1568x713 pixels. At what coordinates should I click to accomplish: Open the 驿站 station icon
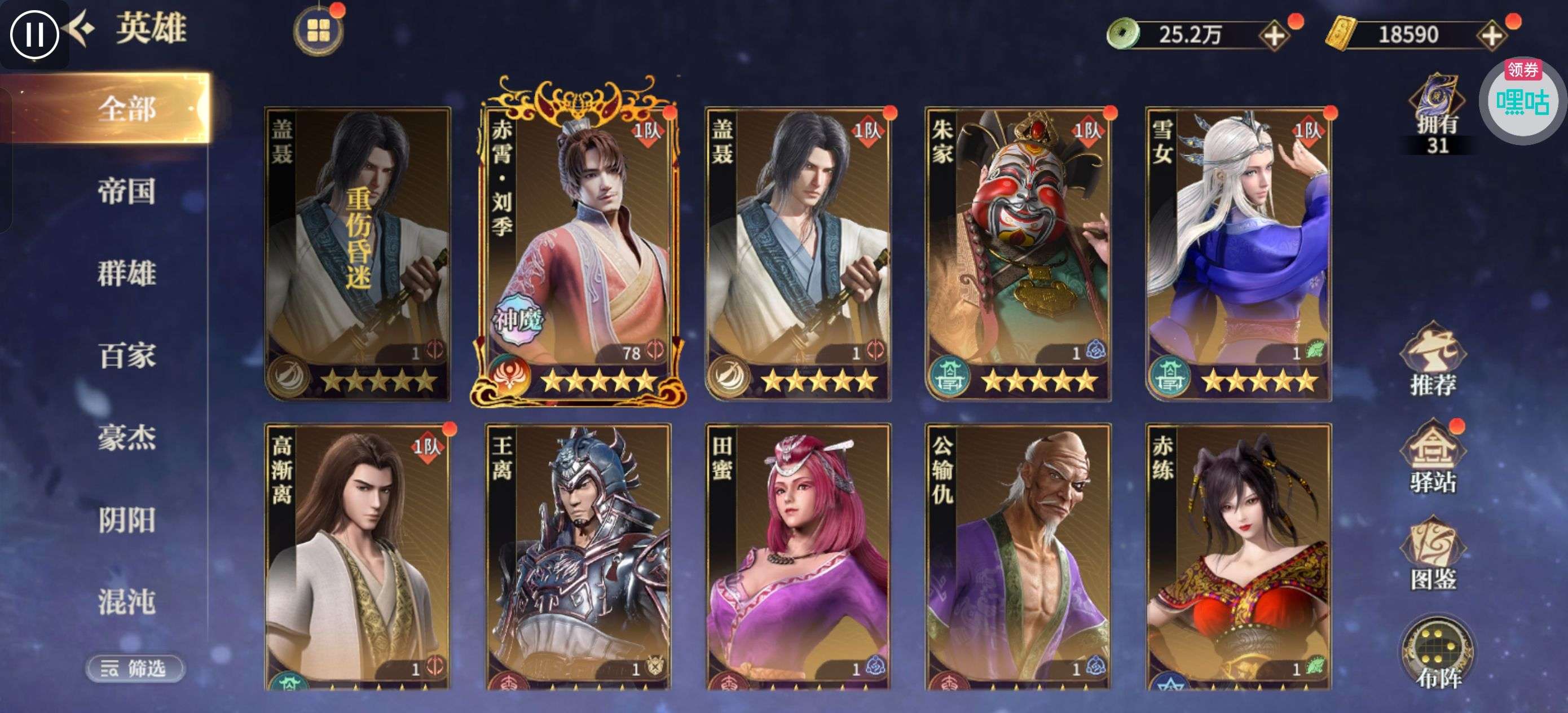pos(1433,458)
